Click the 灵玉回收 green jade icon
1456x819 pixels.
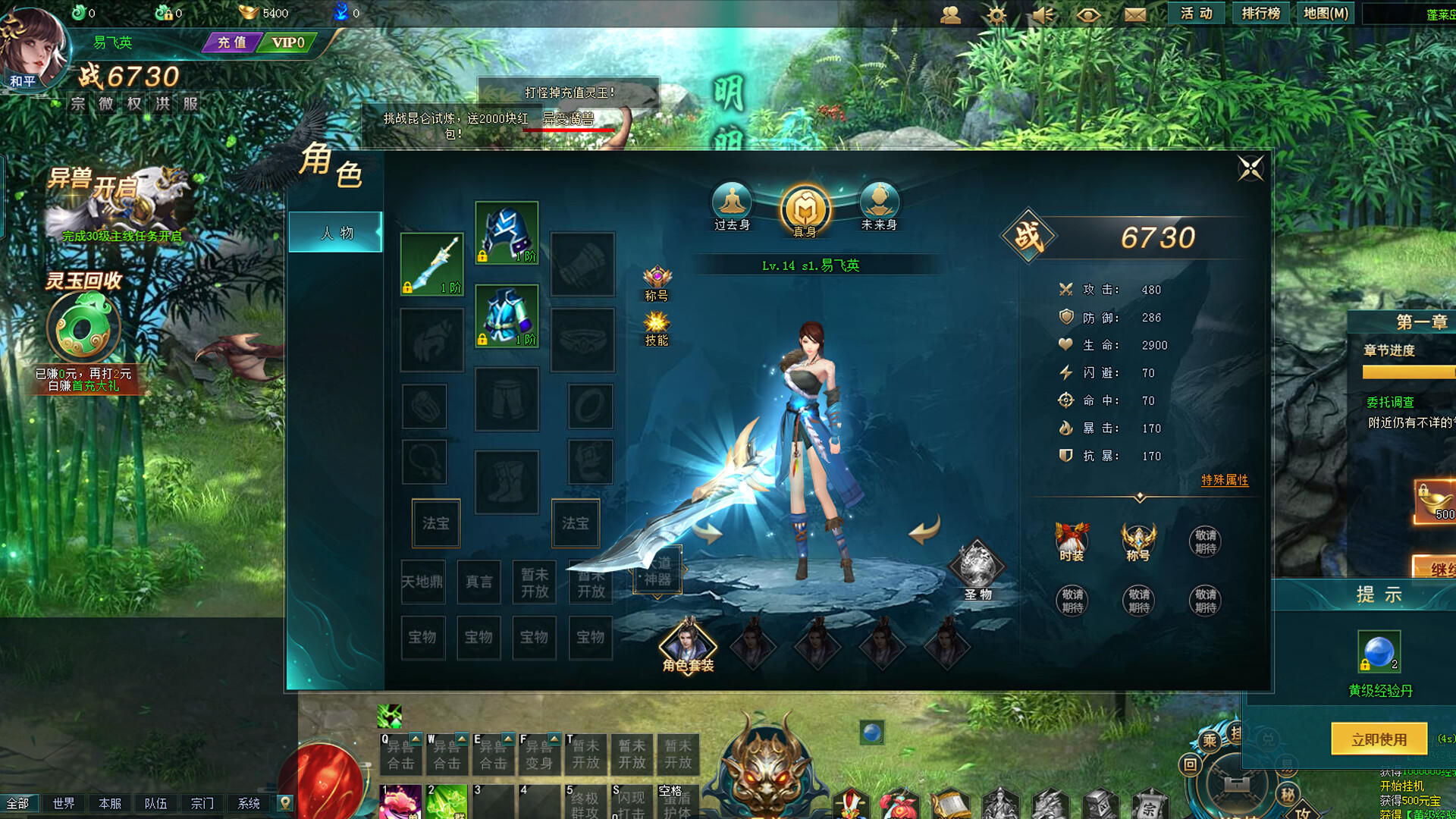click(x=83, y=326)
